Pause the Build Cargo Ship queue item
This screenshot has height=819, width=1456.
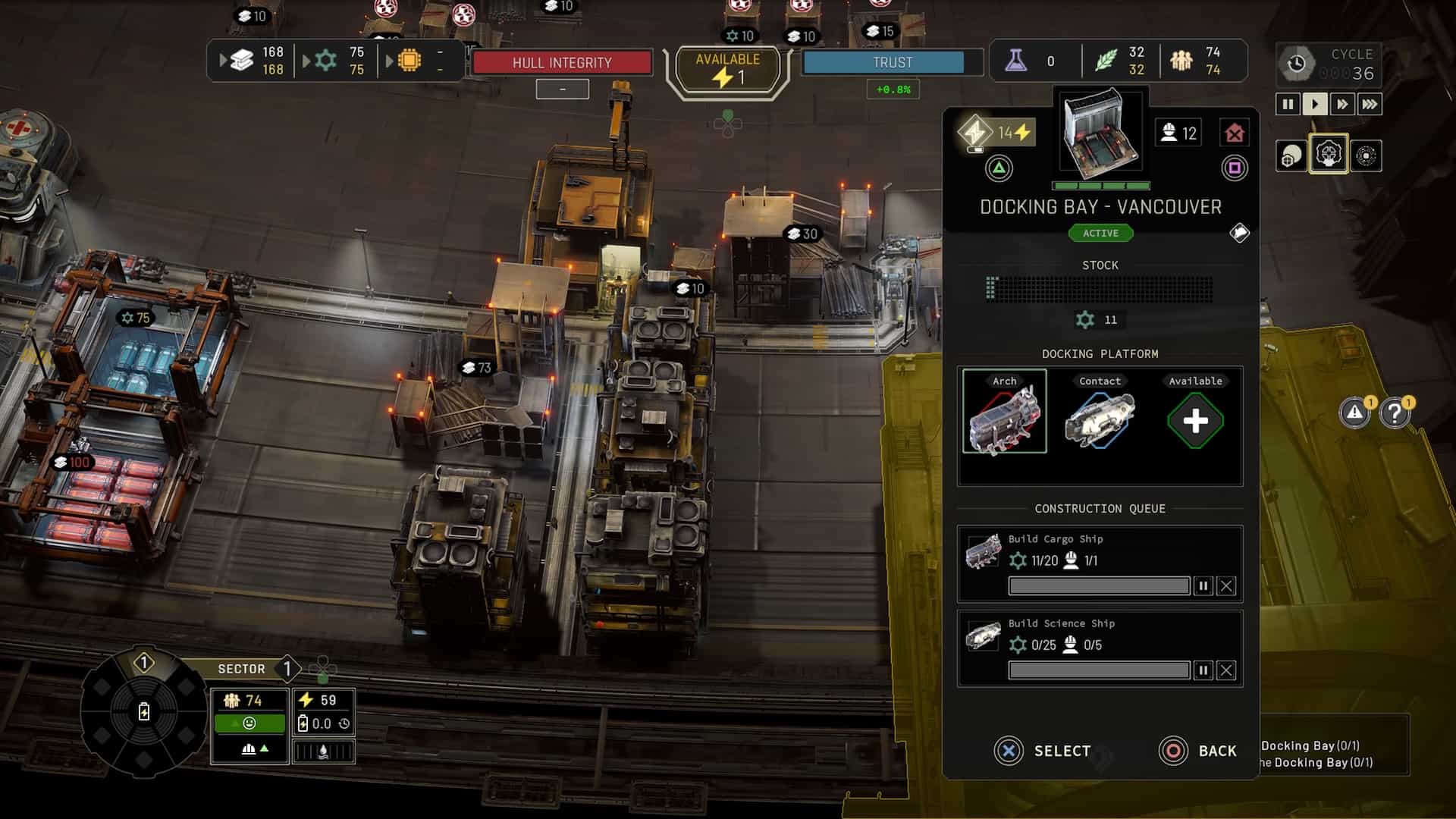click(x=1203, y=586)
